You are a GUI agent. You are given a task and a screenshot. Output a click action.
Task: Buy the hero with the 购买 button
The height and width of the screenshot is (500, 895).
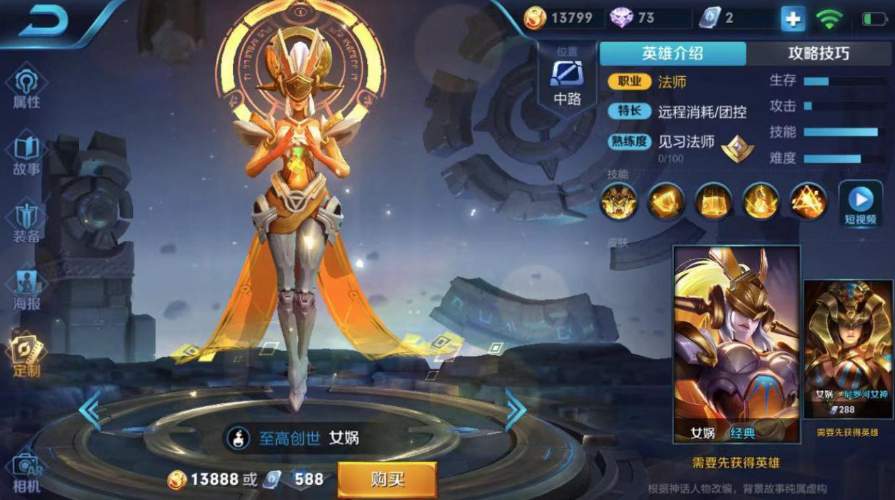coord(386,478)
